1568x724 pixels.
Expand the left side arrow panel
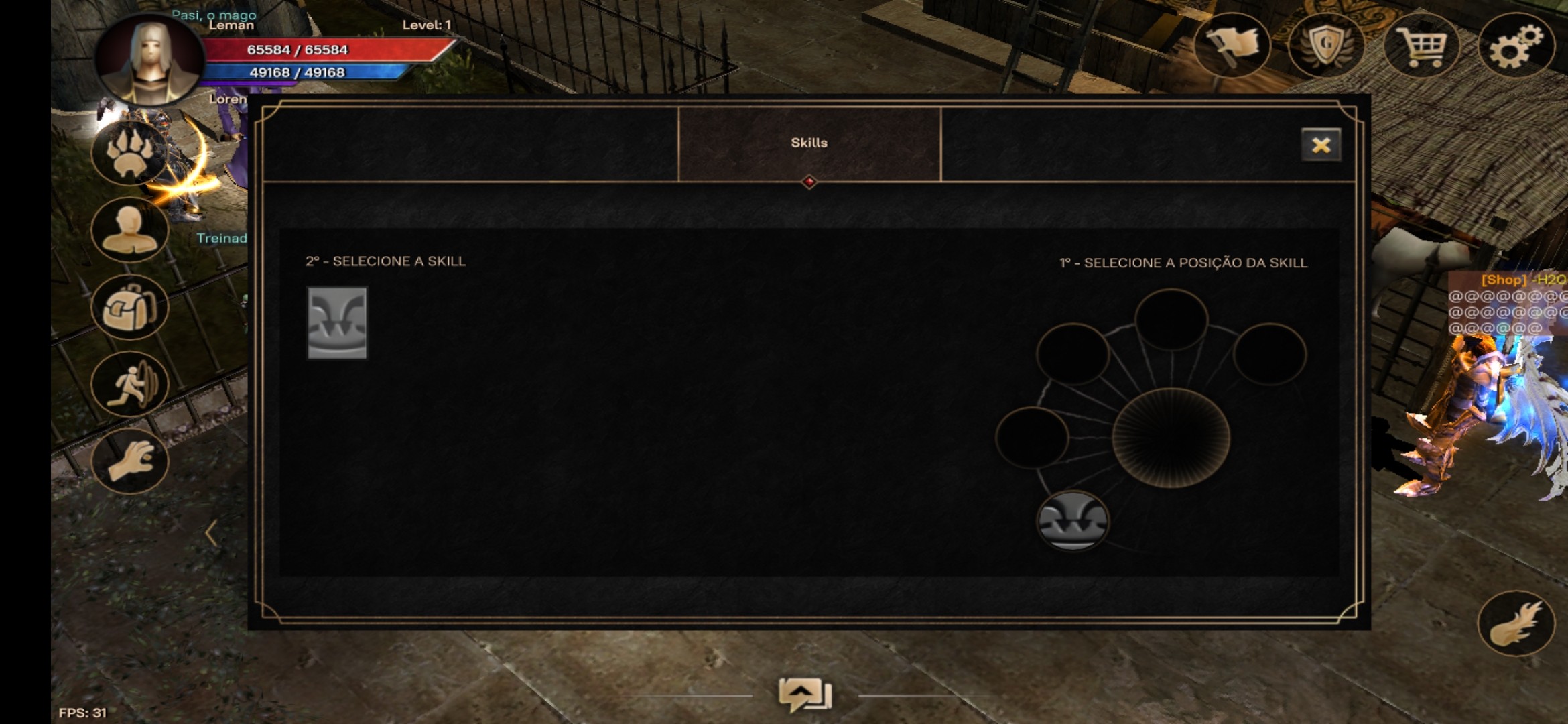pos(211,533)
